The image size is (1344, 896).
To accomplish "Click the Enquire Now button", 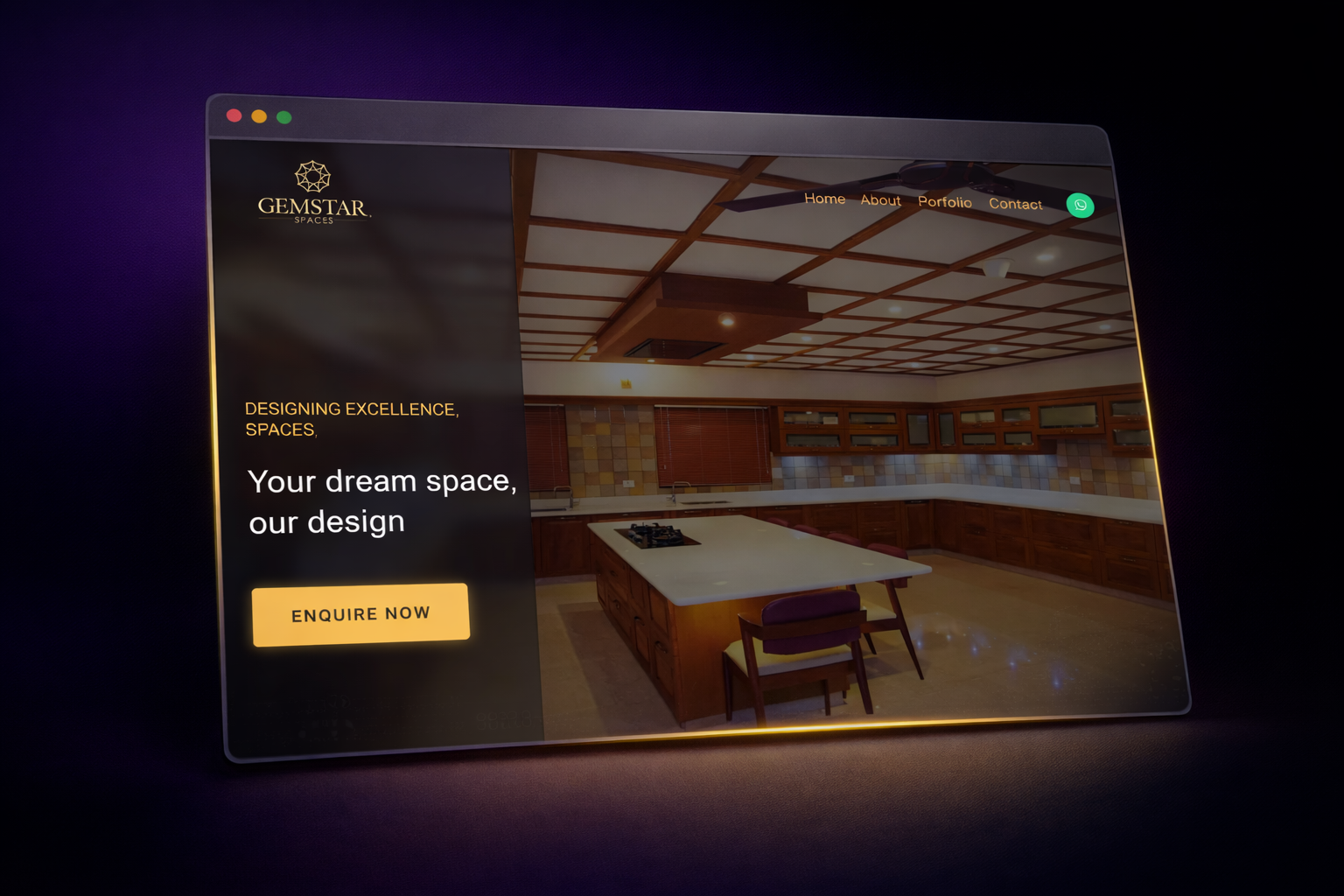I will click(x=360, y=614).
